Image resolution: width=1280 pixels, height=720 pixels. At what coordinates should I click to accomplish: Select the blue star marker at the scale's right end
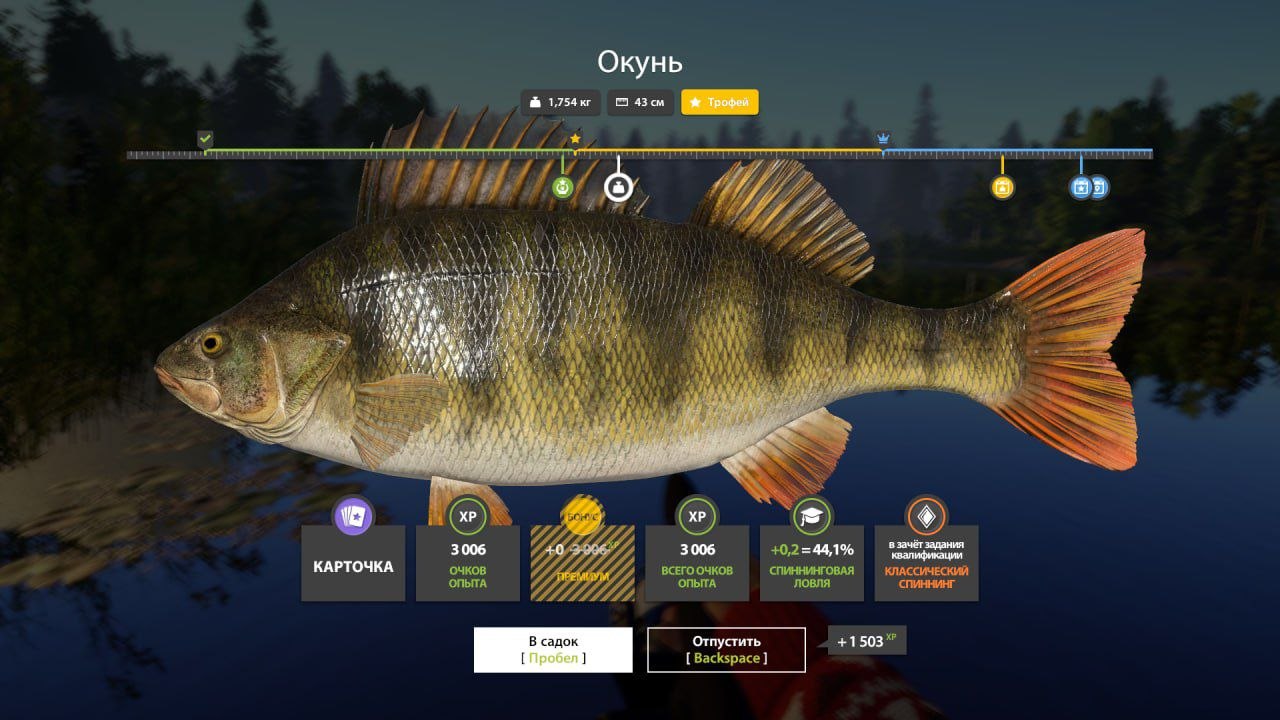point(1081,186)
